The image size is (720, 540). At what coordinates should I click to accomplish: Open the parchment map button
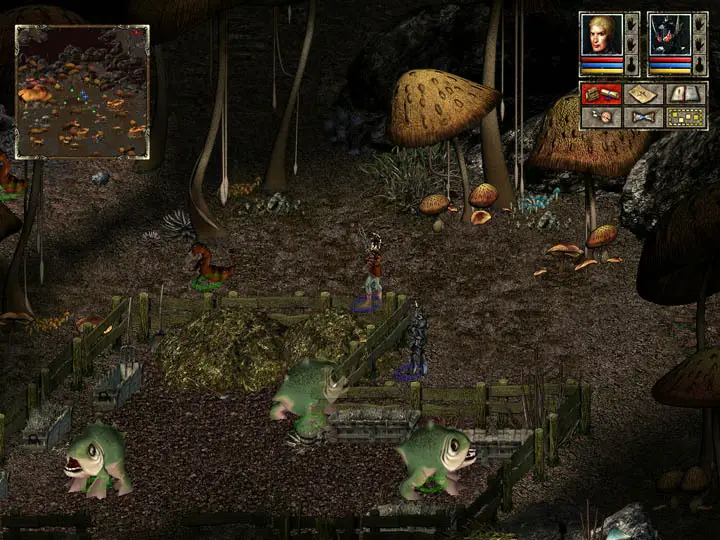point(644,94)
